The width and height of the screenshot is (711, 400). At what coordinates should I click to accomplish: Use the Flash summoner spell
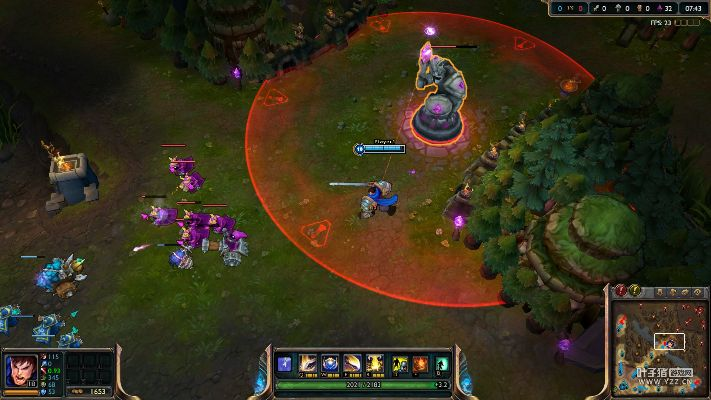(399, 363)
